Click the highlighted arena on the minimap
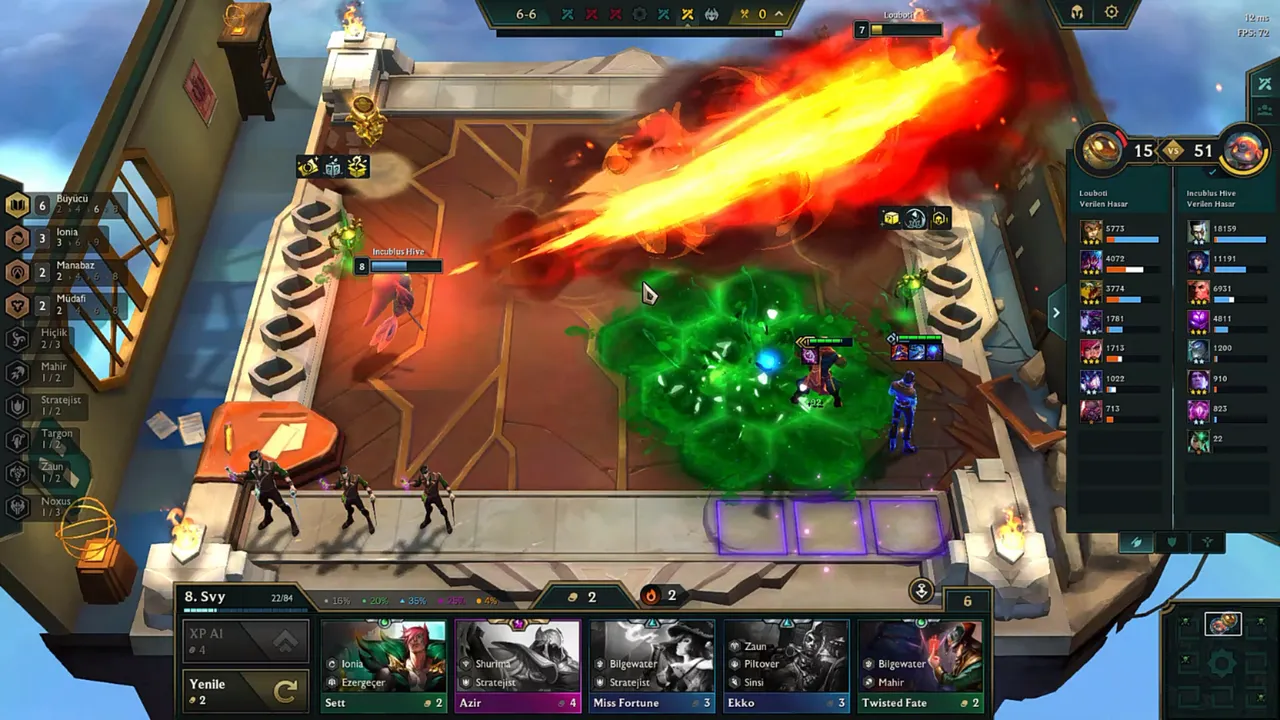Image resolution: width=1280 pixels, height=720 pixels. coord(1222,624)
